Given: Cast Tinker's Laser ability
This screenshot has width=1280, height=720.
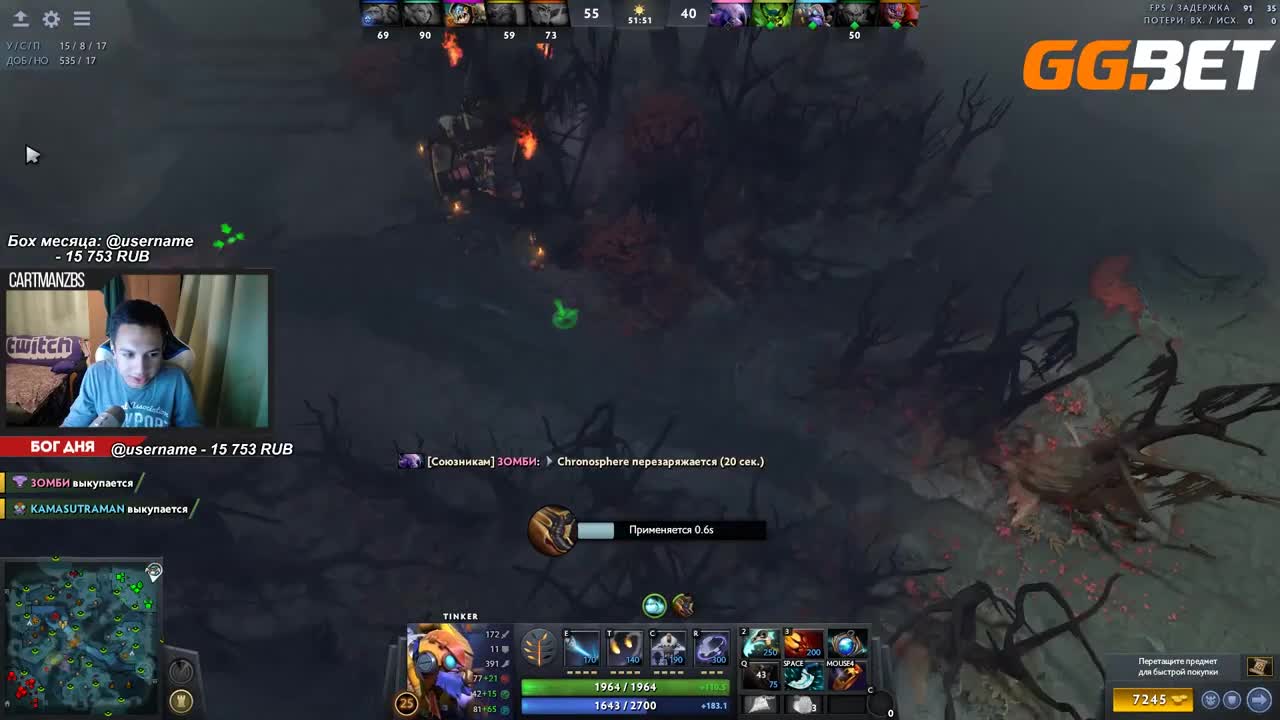Looking at the screenshot, I should pos(582,649).
